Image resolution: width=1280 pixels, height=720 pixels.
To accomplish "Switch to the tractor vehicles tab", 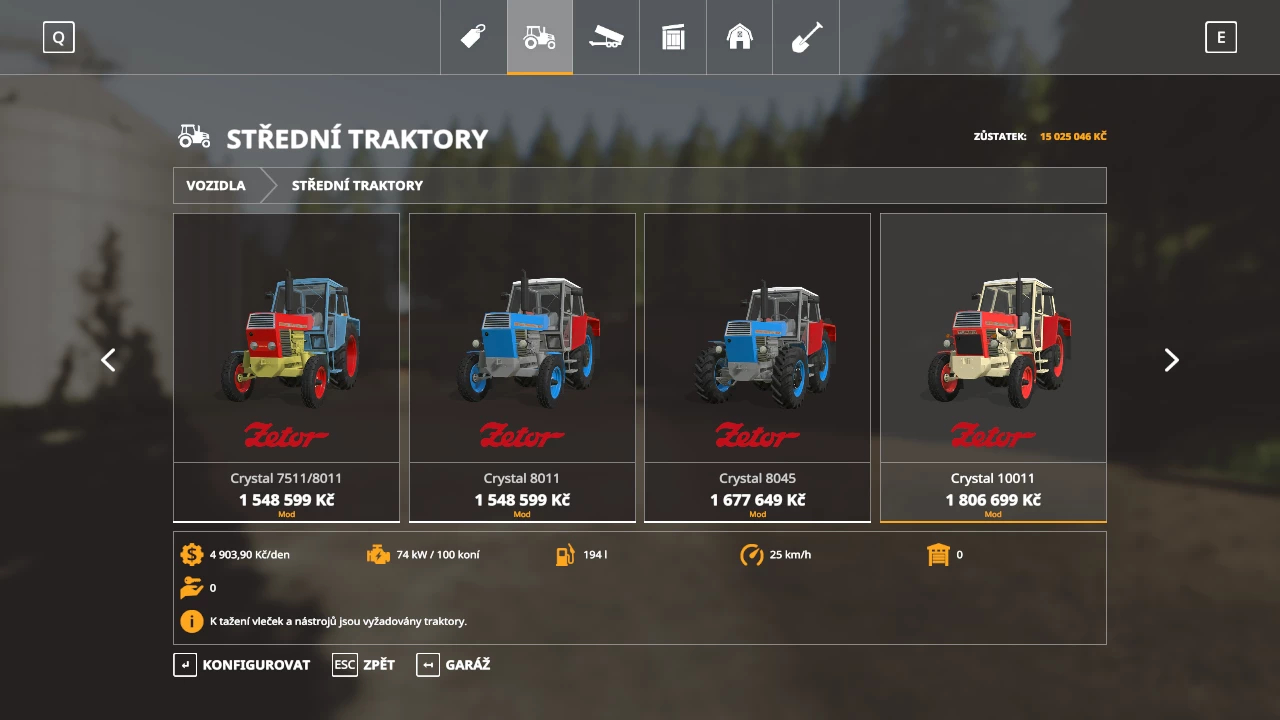I will pos(540,37).
